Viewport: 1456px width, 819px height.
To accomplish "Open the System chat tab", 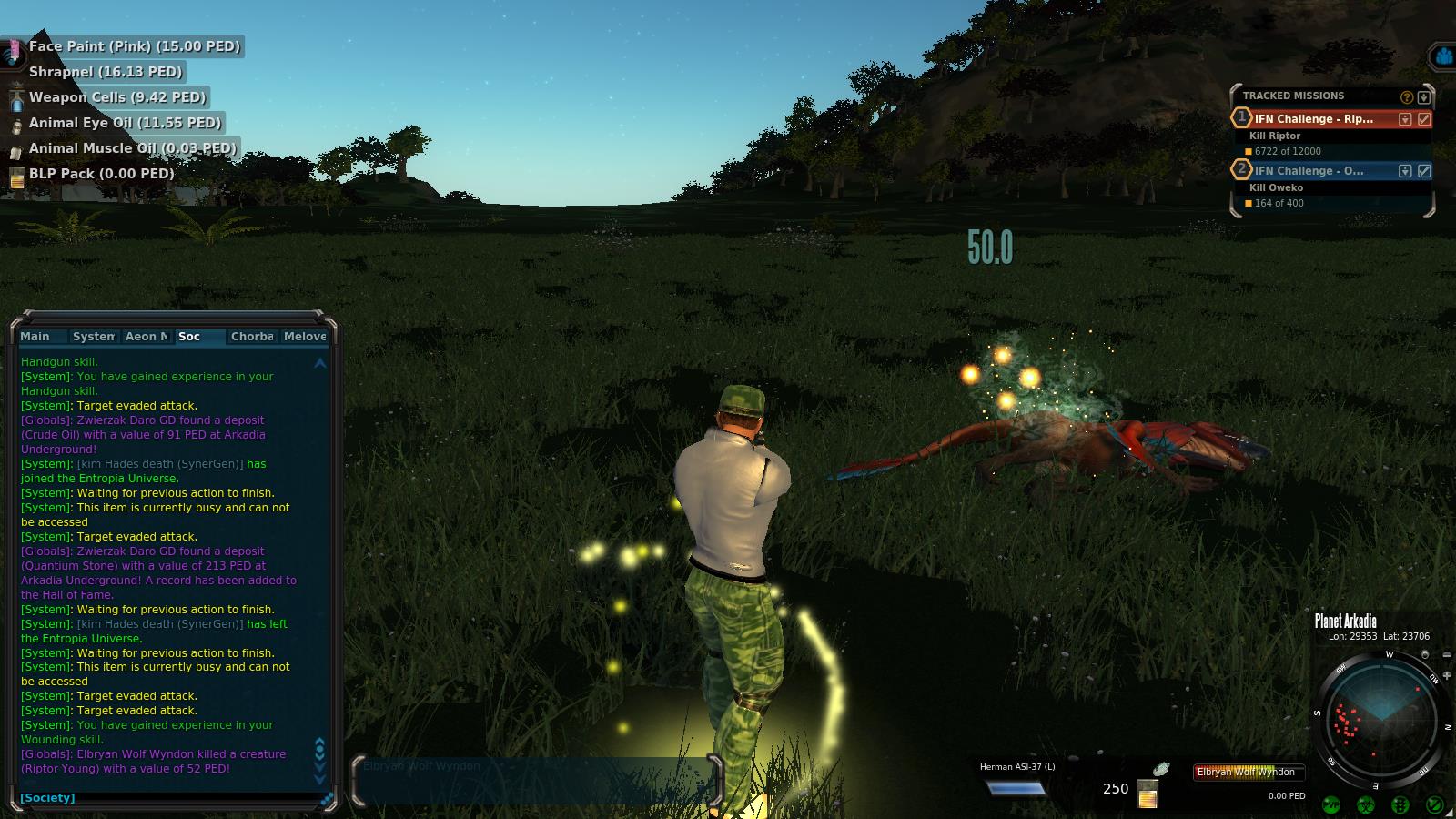I will tap(93, 337).
